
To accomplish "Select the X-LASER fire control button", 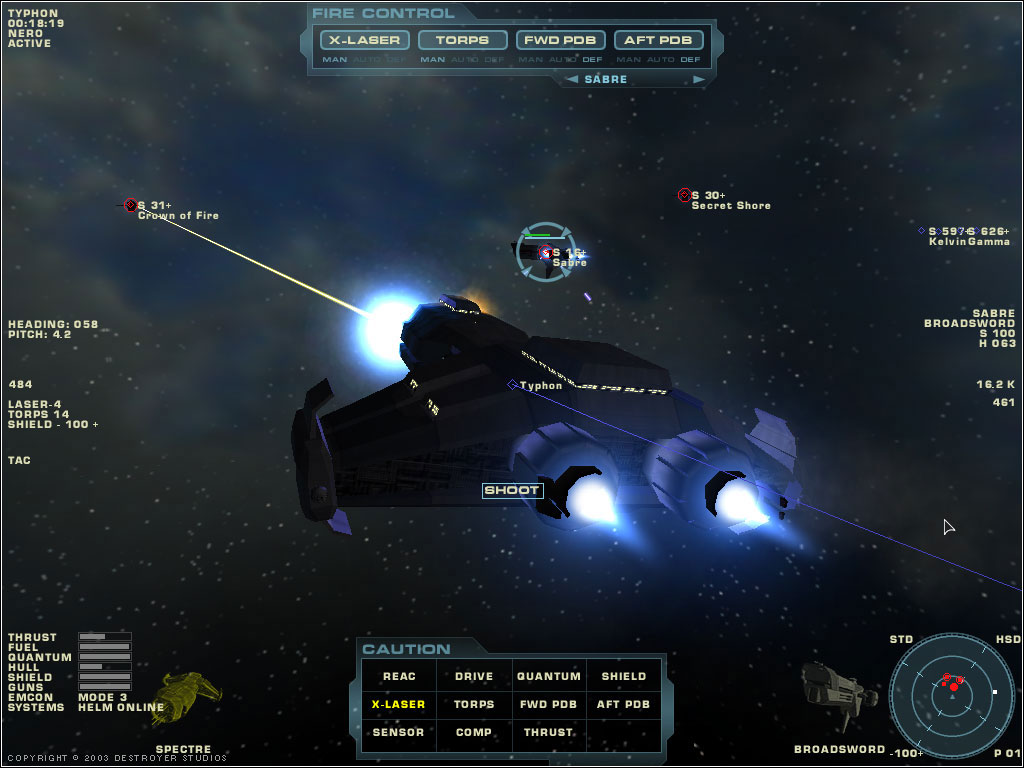I will pyautogui.click(x=365, y=40).
